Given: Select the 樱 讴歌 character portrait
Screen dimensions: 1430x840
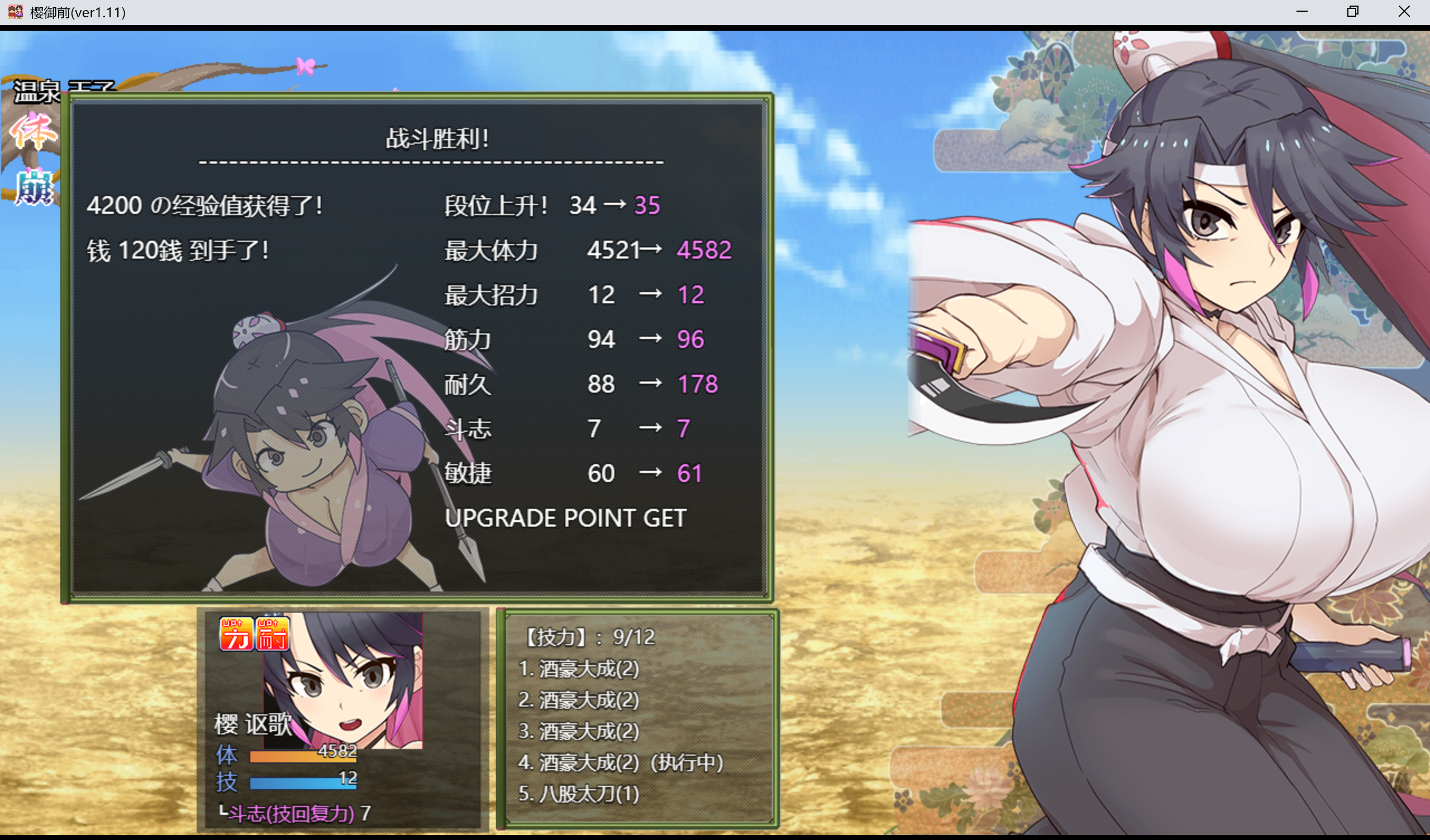Looking at the screenshot, I should coord(343,680).
